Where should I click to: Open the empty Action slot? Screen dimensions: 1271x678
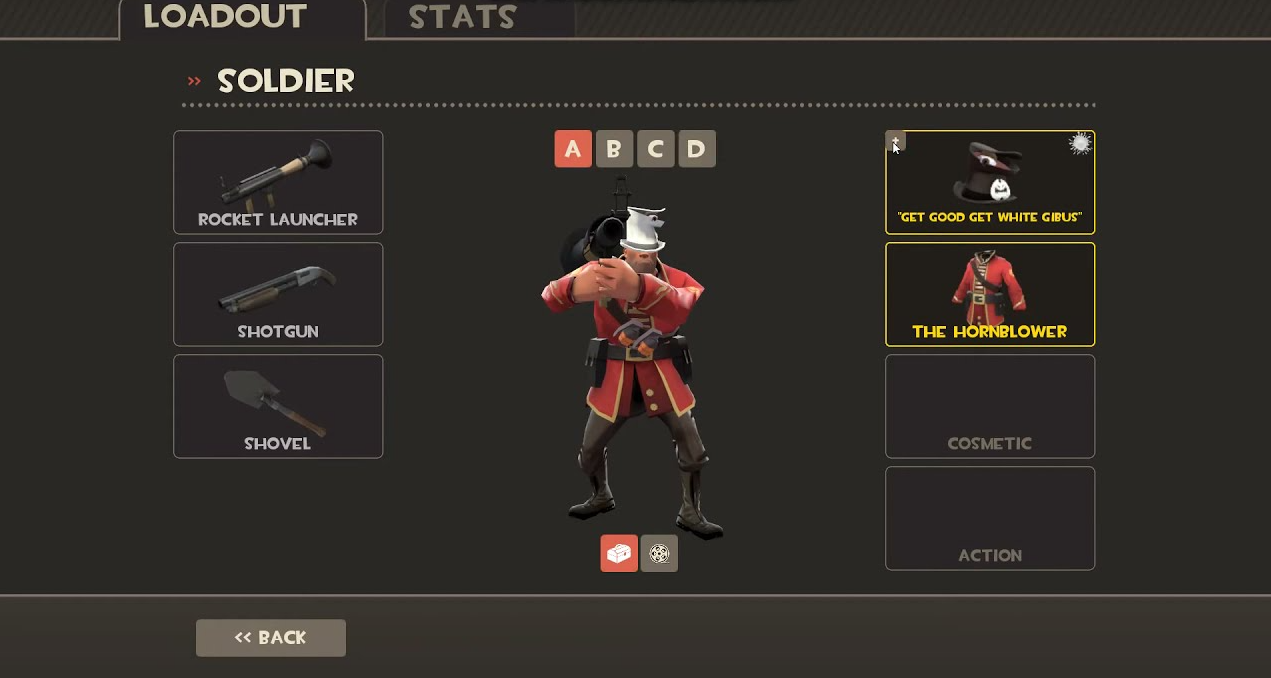tap(990, 518)
